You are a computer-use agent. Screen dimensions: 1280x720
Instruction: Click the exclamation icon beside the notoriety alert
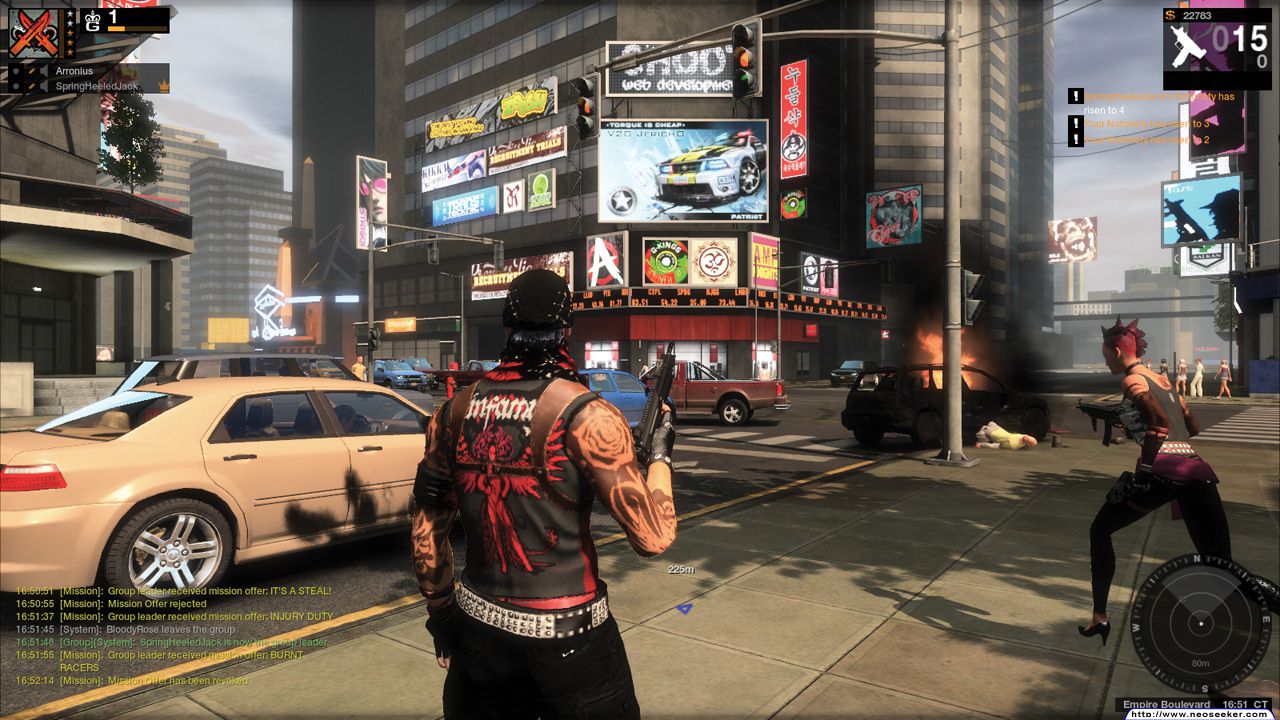pos(1075,96)
